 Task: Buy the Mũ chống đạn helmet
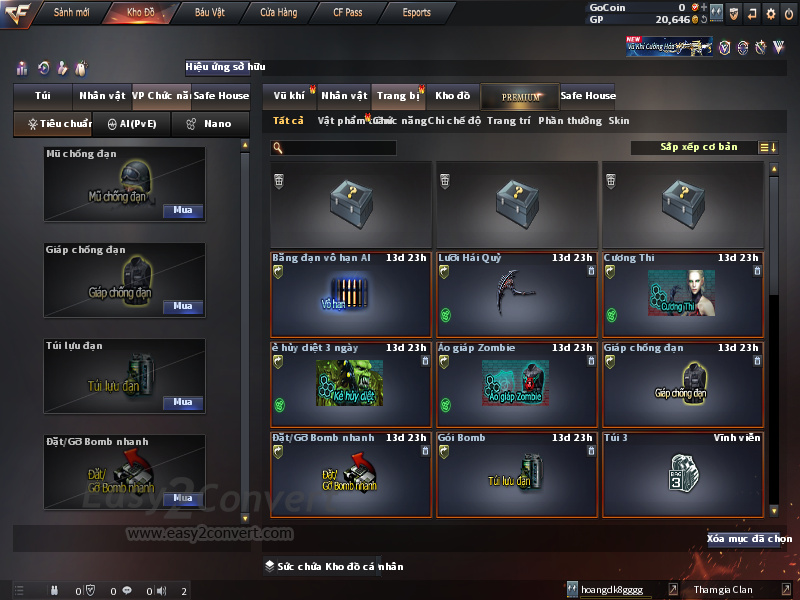coord(182,211)
